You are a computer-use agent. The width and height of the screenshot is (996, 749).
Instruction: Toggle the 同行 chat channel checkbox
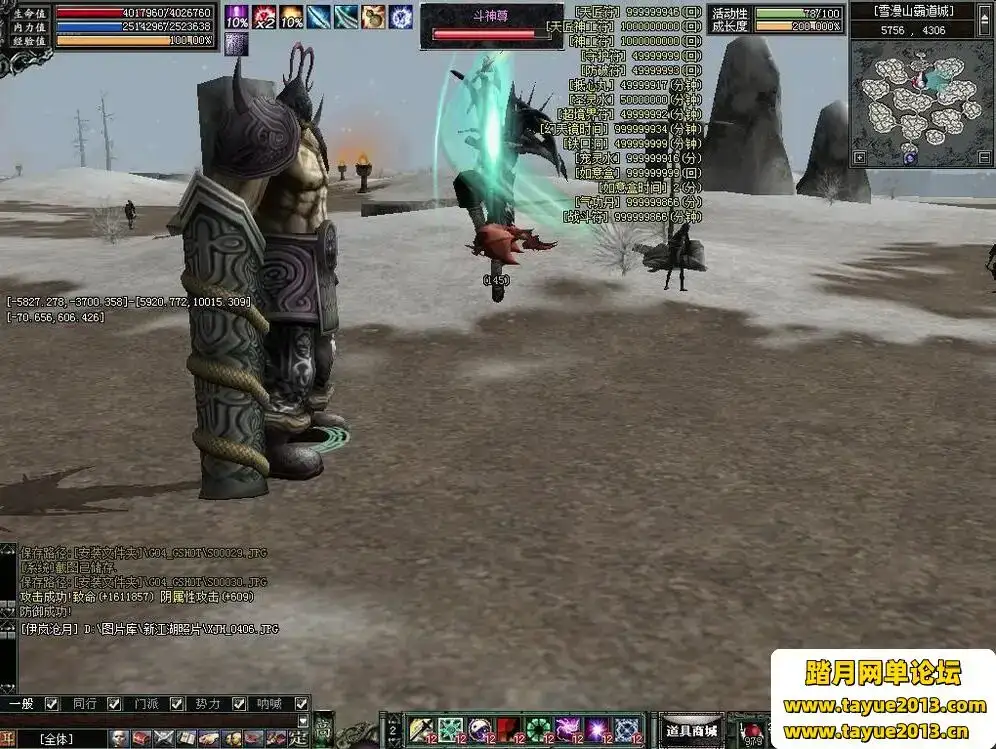click(x=113, y=704)
